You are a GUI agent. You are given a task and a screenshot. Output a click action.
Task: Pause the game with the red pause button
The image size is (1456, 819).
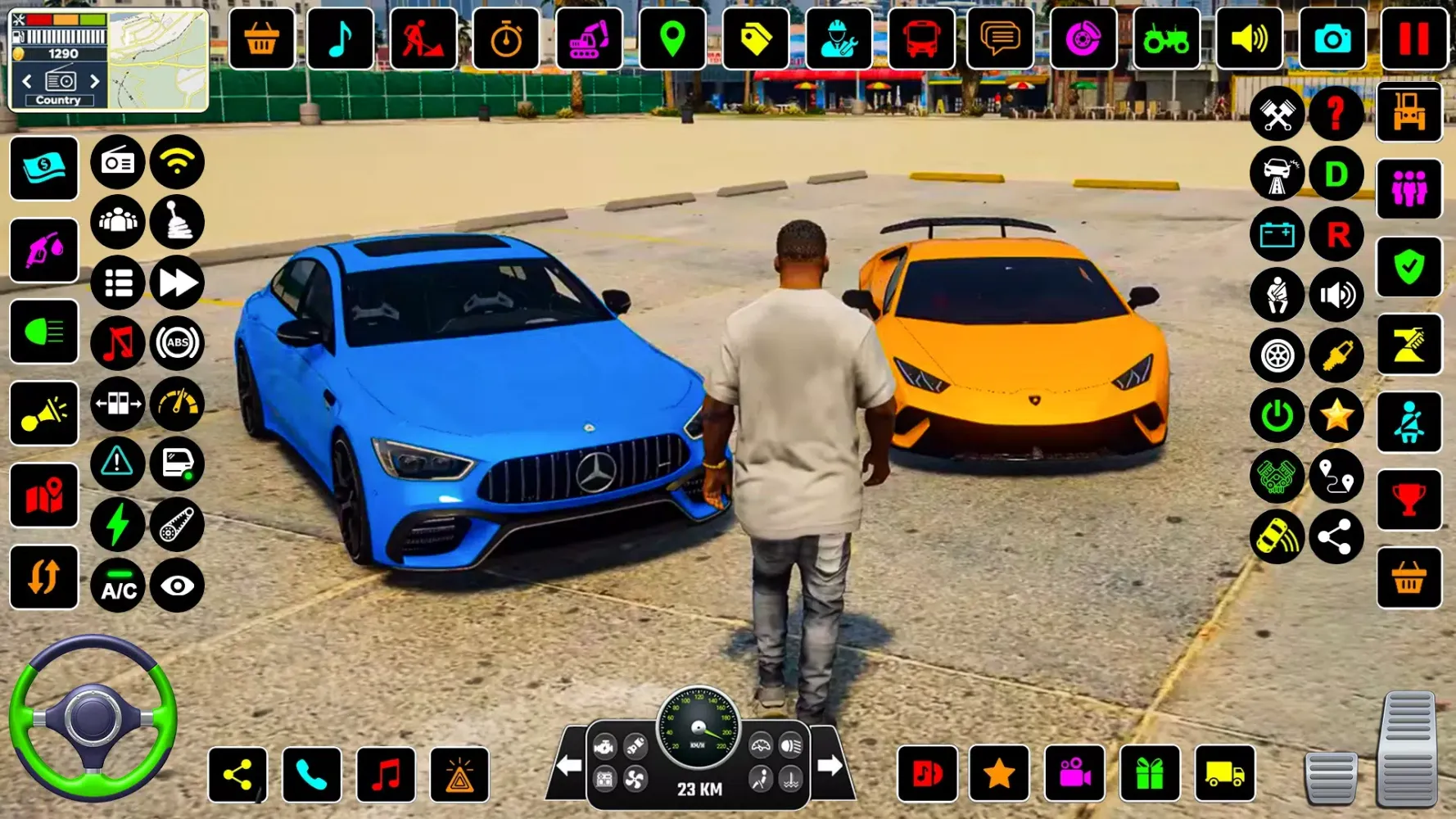click(x=1413, y=38)
